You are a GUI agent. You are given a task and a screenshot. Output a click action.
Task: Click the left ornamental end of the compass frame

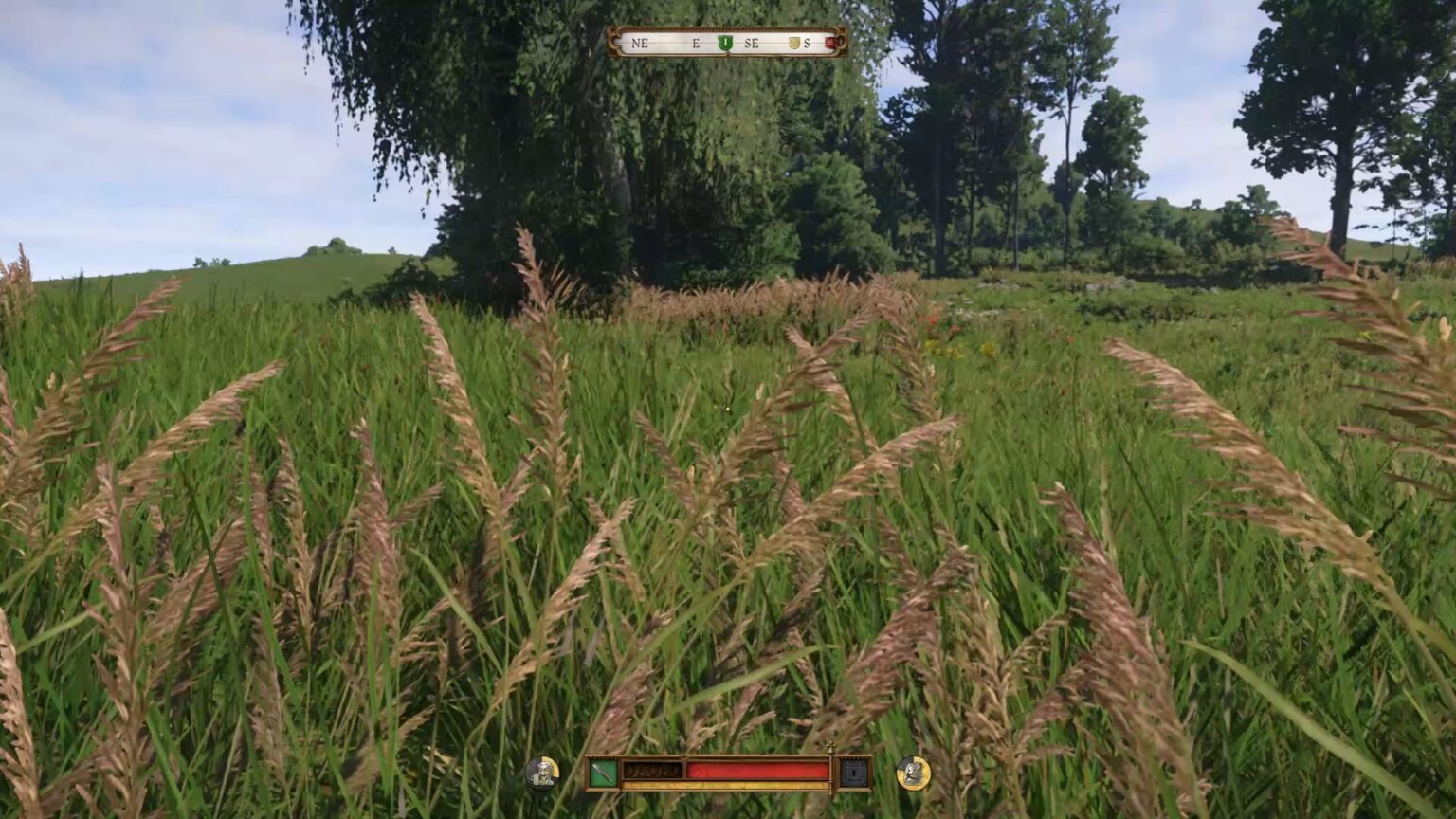[x=613, y=42]
